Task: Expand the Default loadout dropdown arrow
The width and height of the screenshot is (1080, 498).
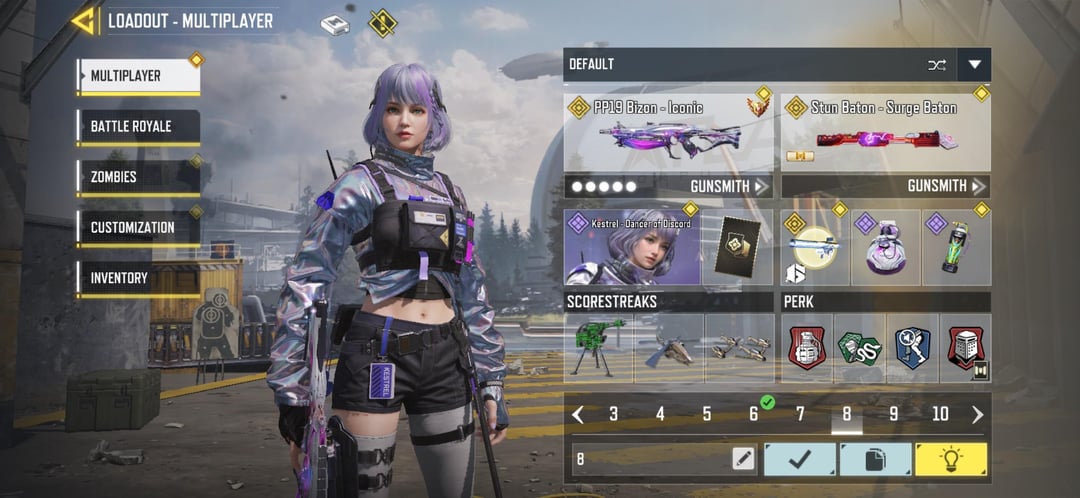Action: point(974,65)
